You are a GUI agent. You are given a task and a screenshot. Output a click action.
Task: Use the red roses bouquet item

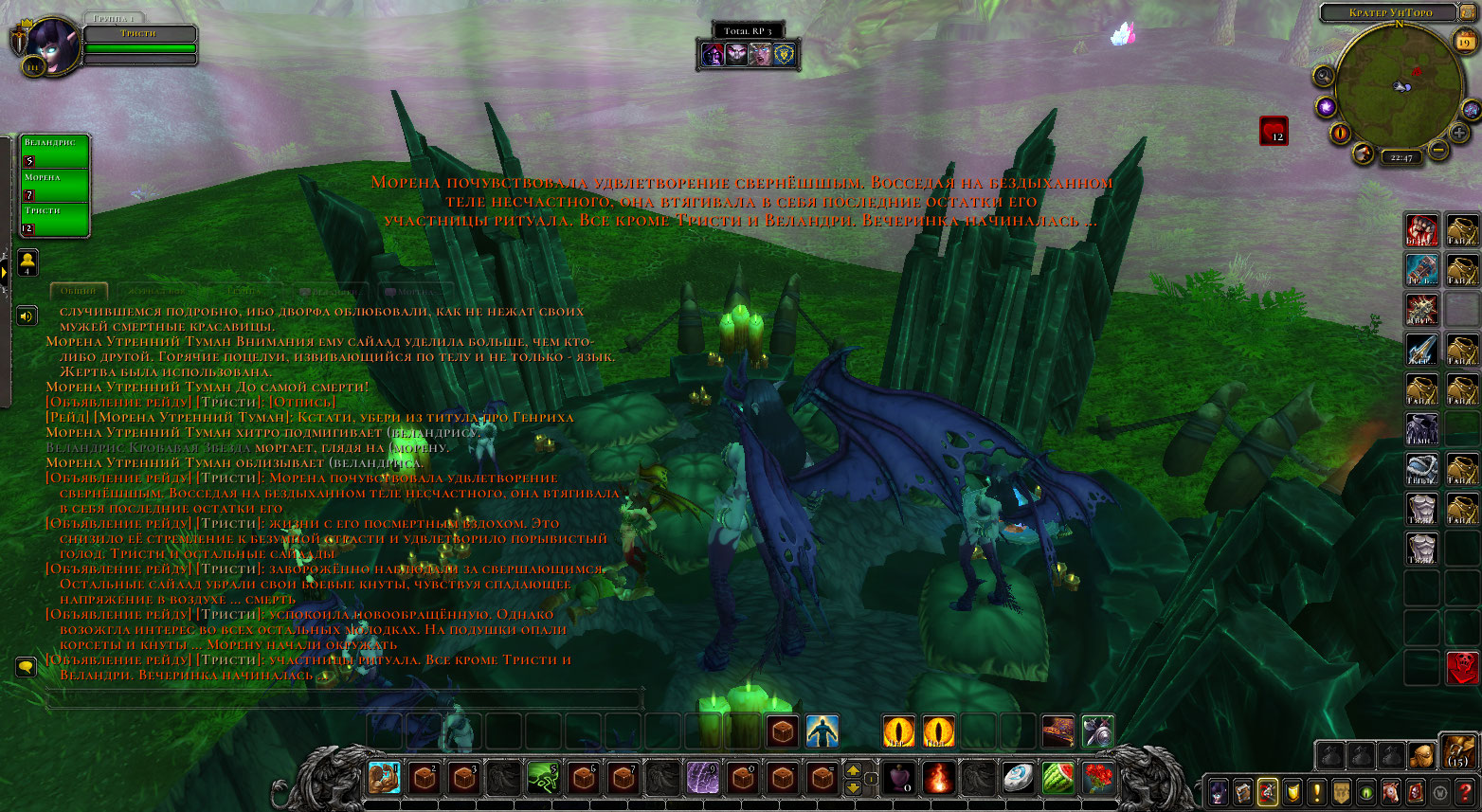[x=1098, y=779]
